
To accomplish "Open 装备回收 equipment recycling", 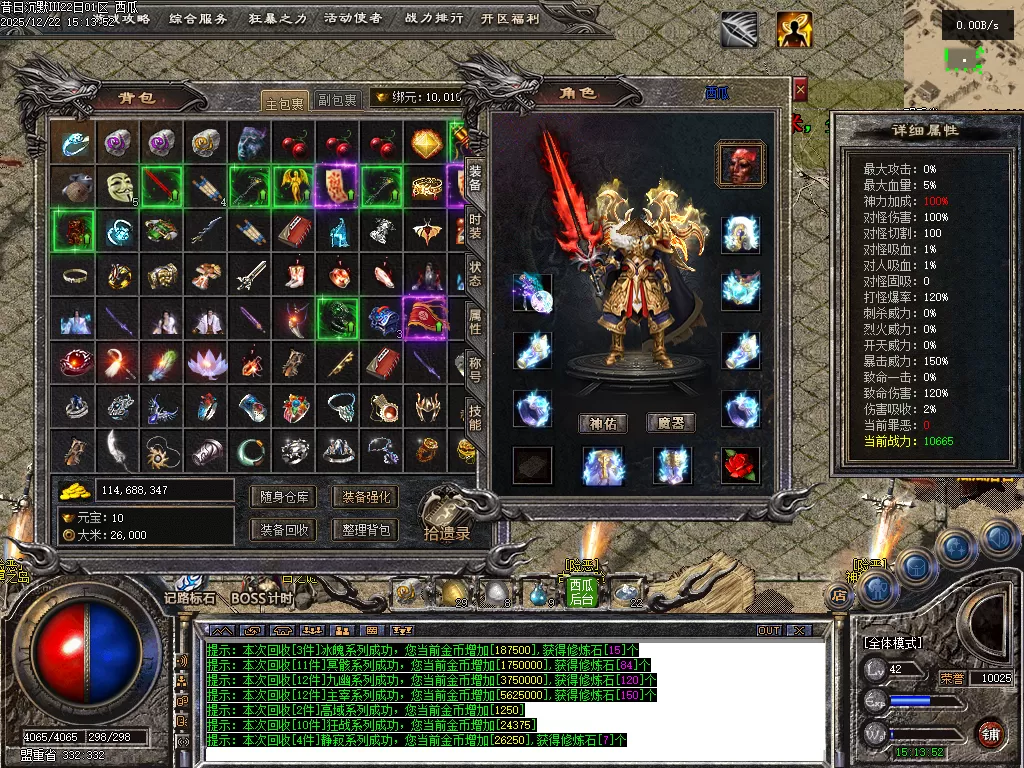I will tap(285, 530).
